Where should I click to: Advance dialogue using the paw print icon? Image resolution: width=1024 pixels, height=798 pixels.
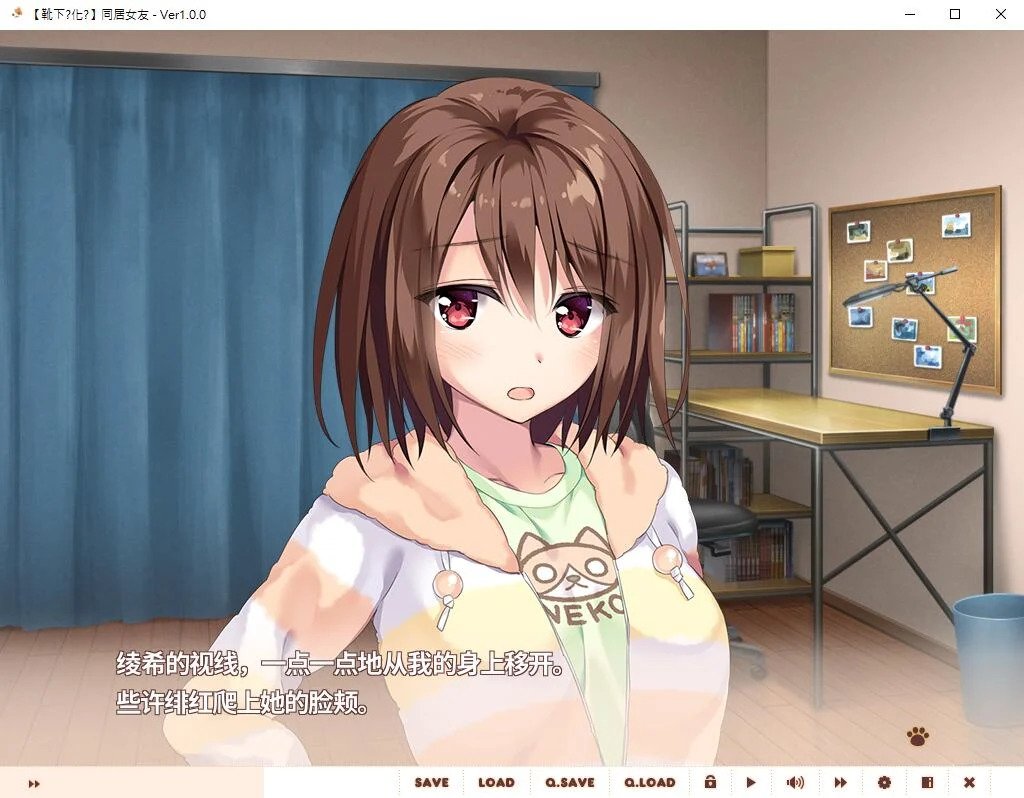click(x=917, y=737)
